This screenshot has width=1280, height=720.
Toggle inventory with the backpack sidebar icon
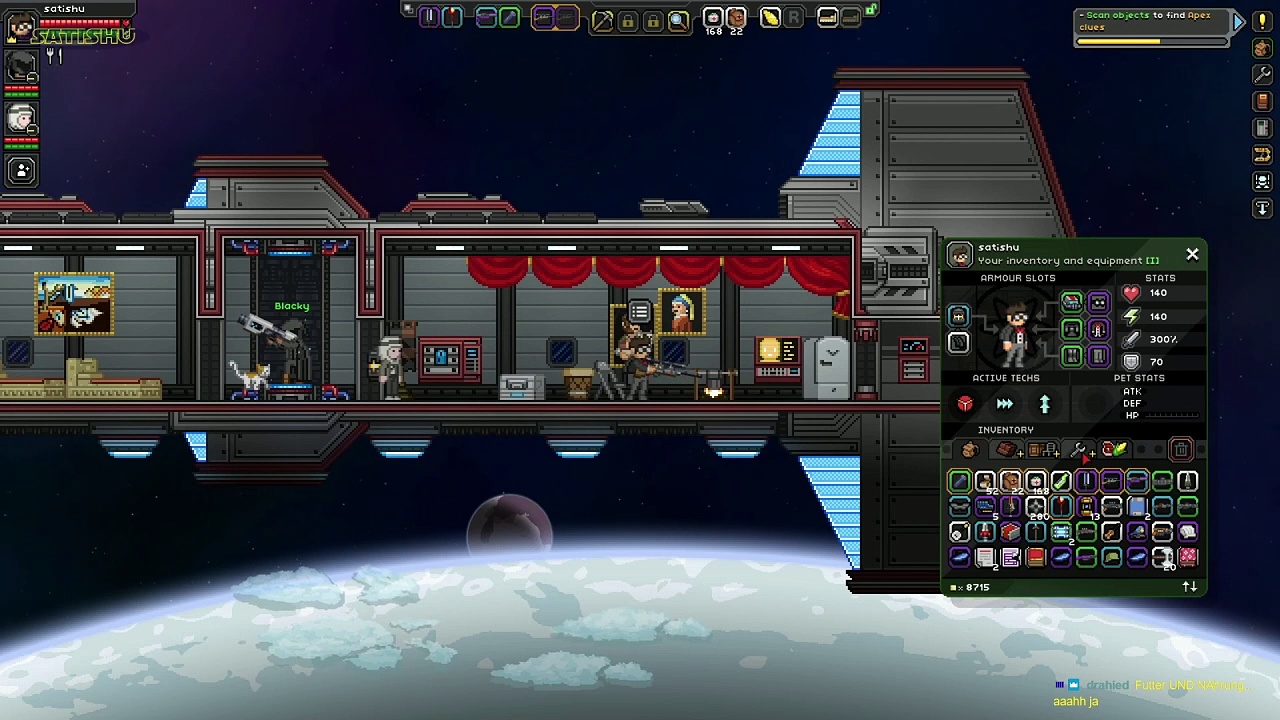click(1262, 48)
